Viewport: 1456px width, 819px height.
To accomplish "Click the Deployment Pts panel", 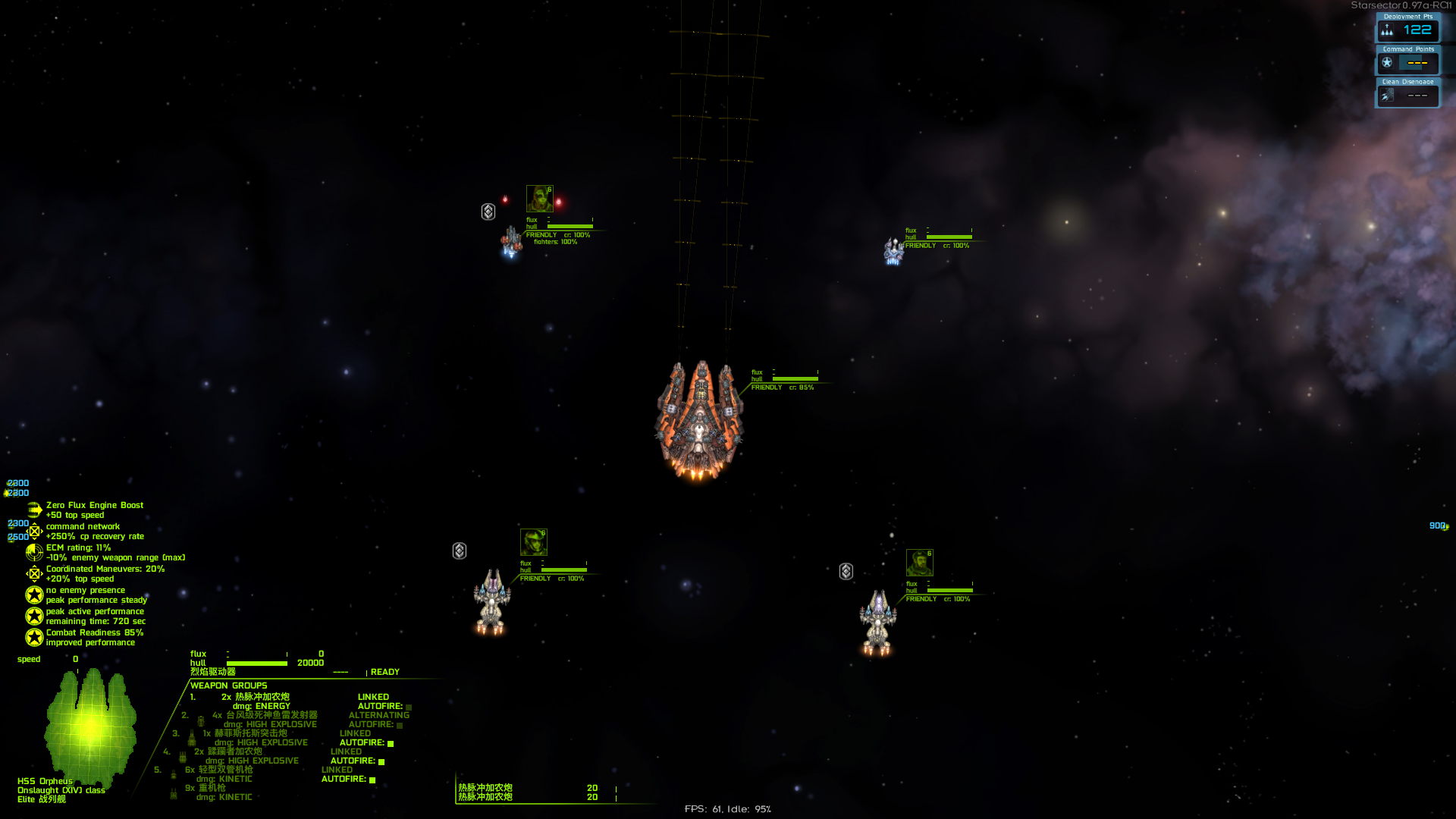I will pos(1407,28).
